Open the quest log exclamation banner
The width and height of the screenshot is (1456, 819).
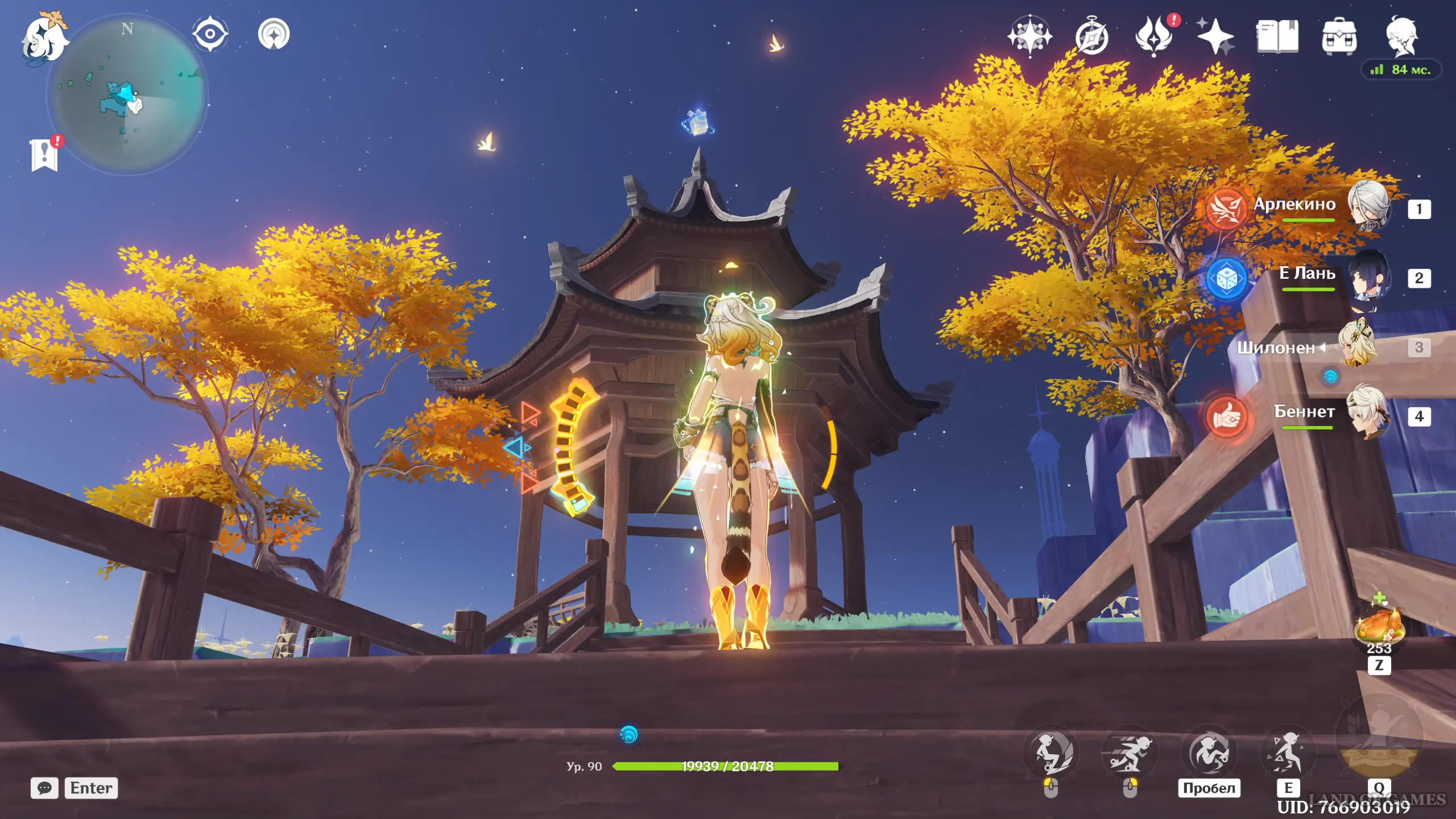click(x=44, y=155)
